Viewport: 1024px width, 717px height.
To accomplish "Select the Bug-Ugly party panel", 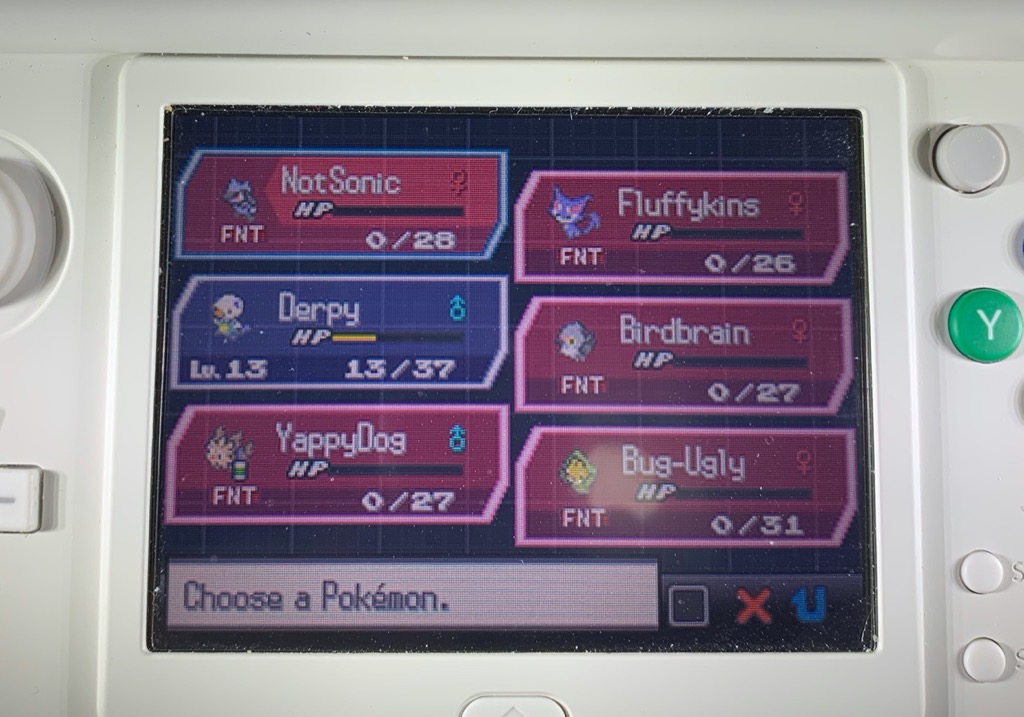I will [684, 486].
